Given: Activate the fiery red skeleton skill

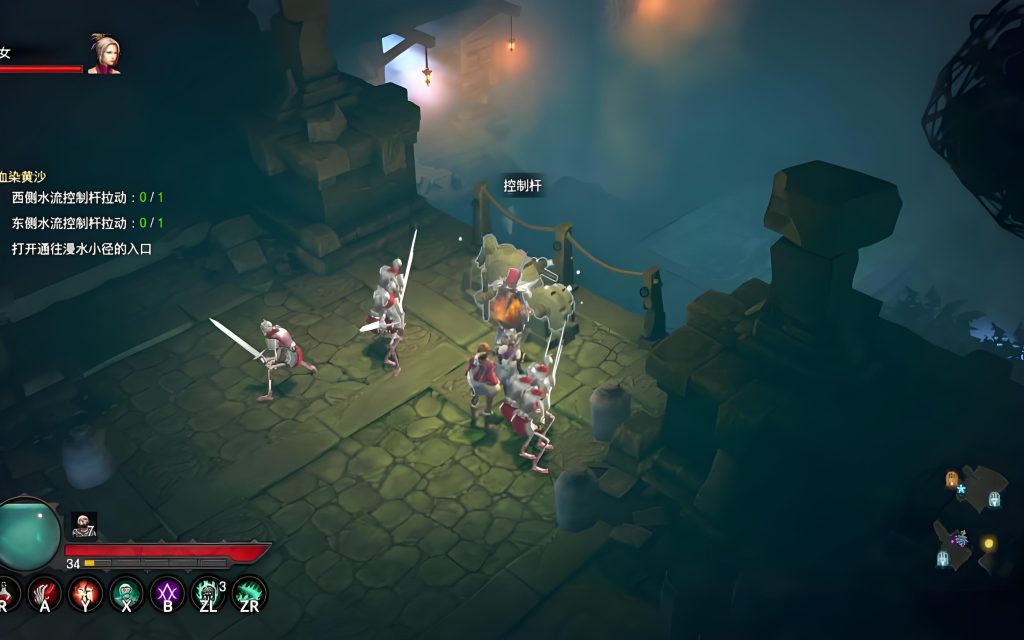Looking at the screenshot, I should (85, 594).
